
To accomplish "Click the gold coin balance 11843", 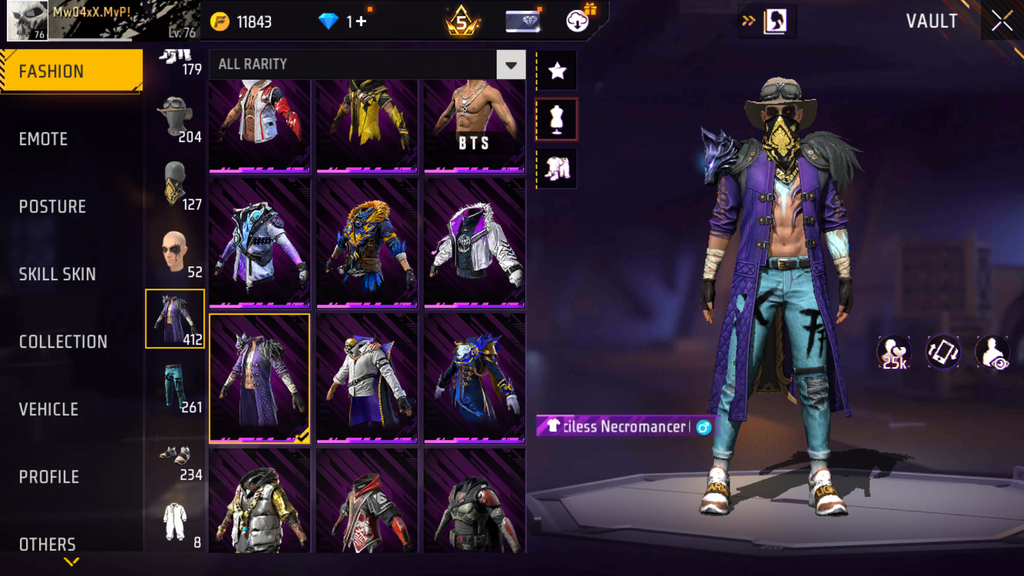I will click(242, 22).
